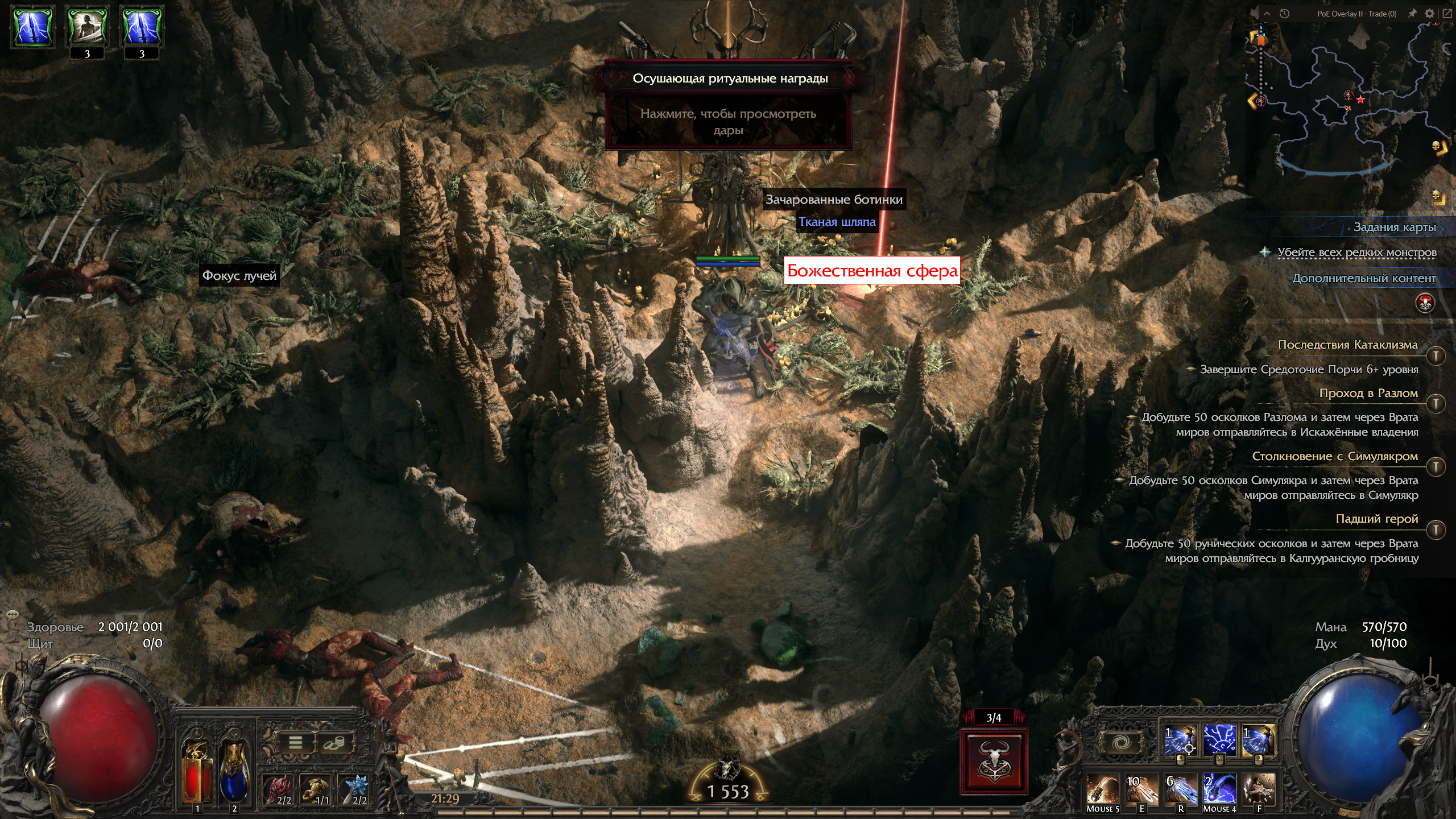
Task: Open the three-line menu button
Action: (295, 742)
